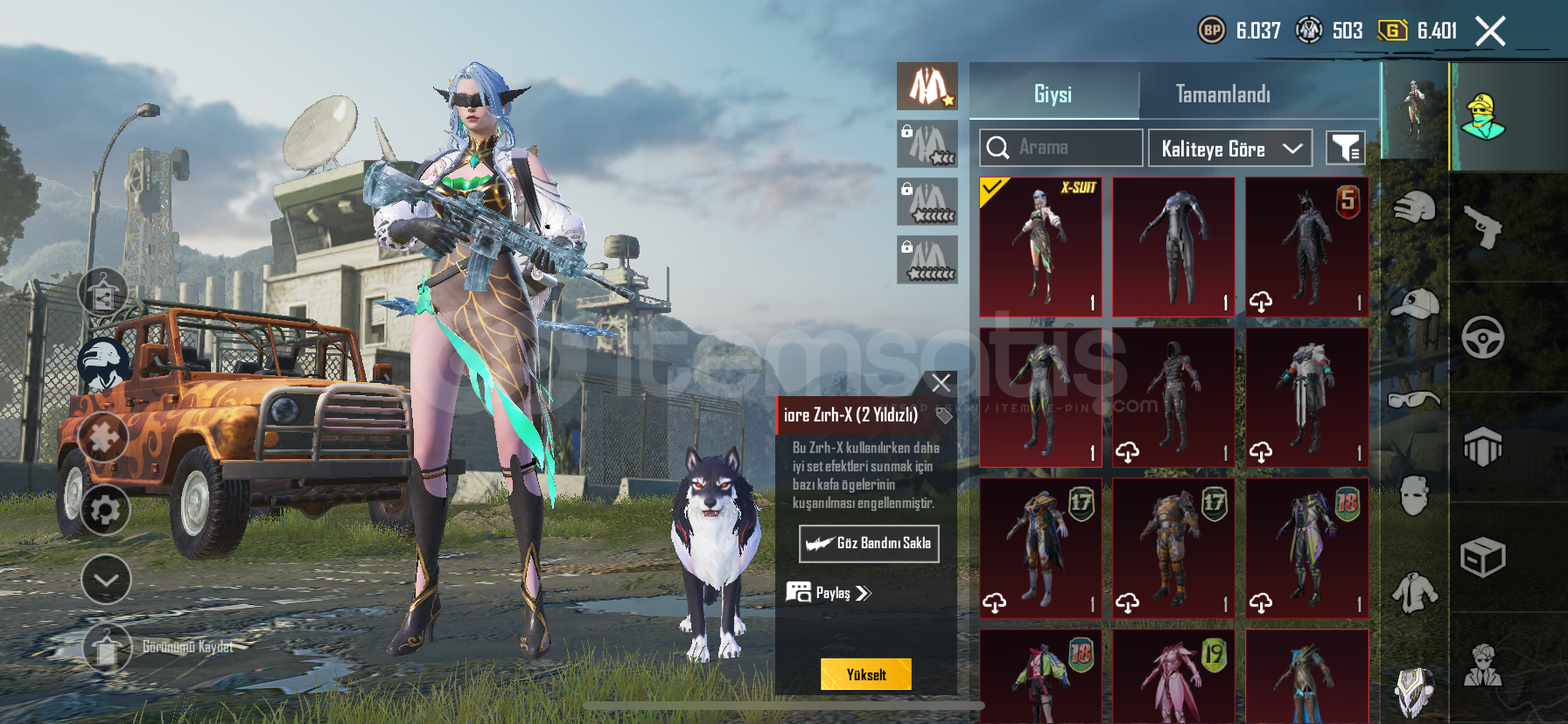The image size is (1568, 724).
Task: Select the level 5 dark outfit tile
Action: (x=1306, y=247)
